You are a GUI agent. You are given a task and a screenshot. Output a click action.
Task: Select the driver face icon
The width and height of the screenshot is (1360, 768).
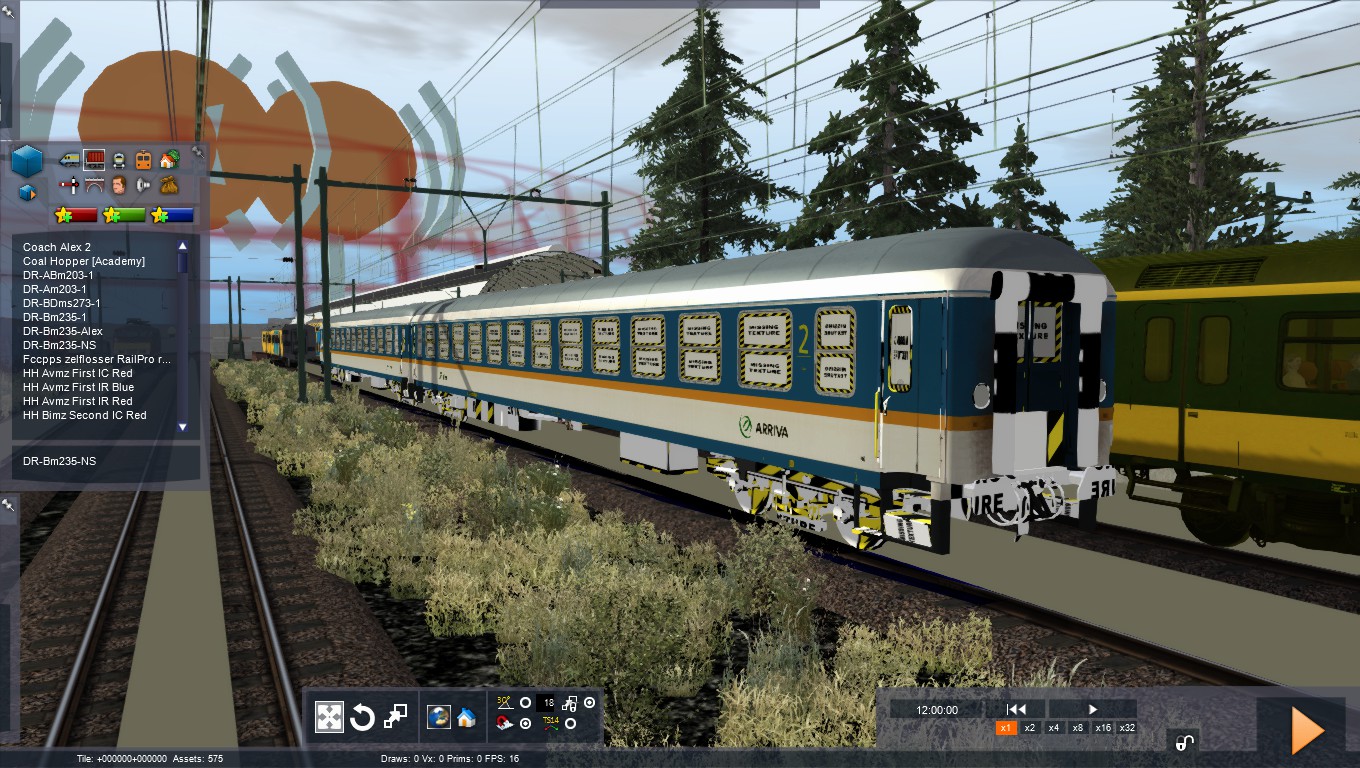point(119,185)
